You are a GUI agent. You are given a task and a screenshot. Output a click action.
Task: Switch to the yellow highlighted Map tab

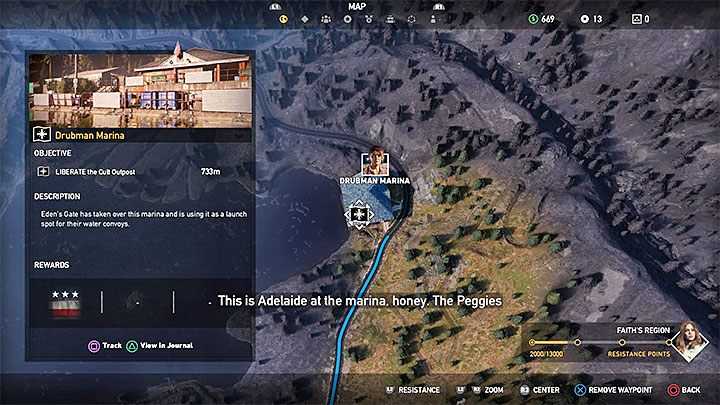(283, 18)
